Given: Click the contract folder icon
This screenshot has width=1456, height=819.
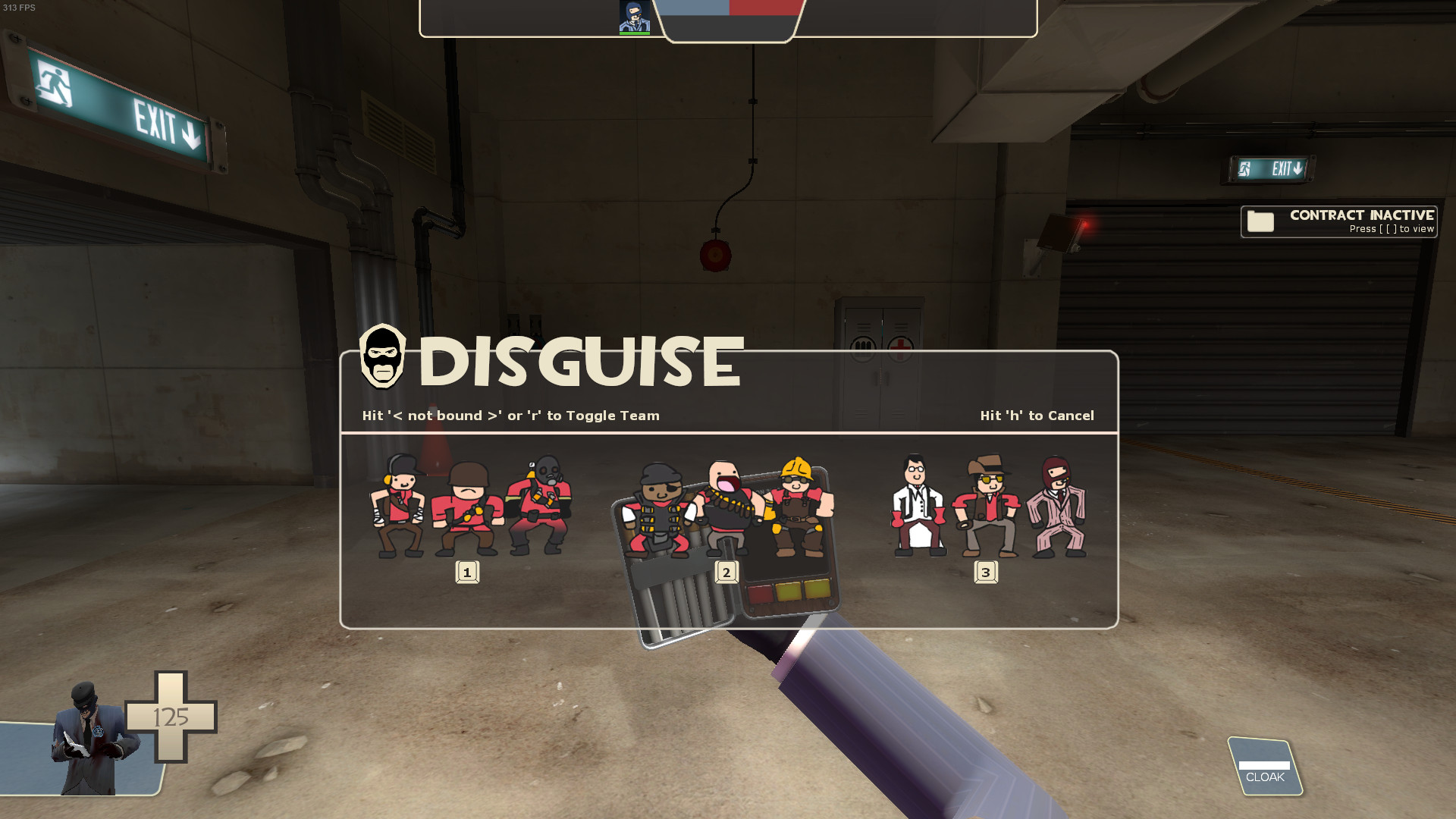Looking at the screenshot, I should (1260, 222).
